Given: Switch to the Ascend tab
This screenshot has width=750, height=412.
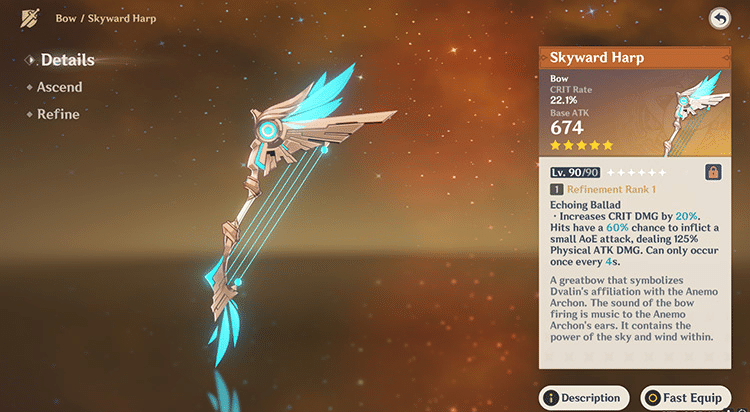Looking at the screenshot, I should point(59,87).
